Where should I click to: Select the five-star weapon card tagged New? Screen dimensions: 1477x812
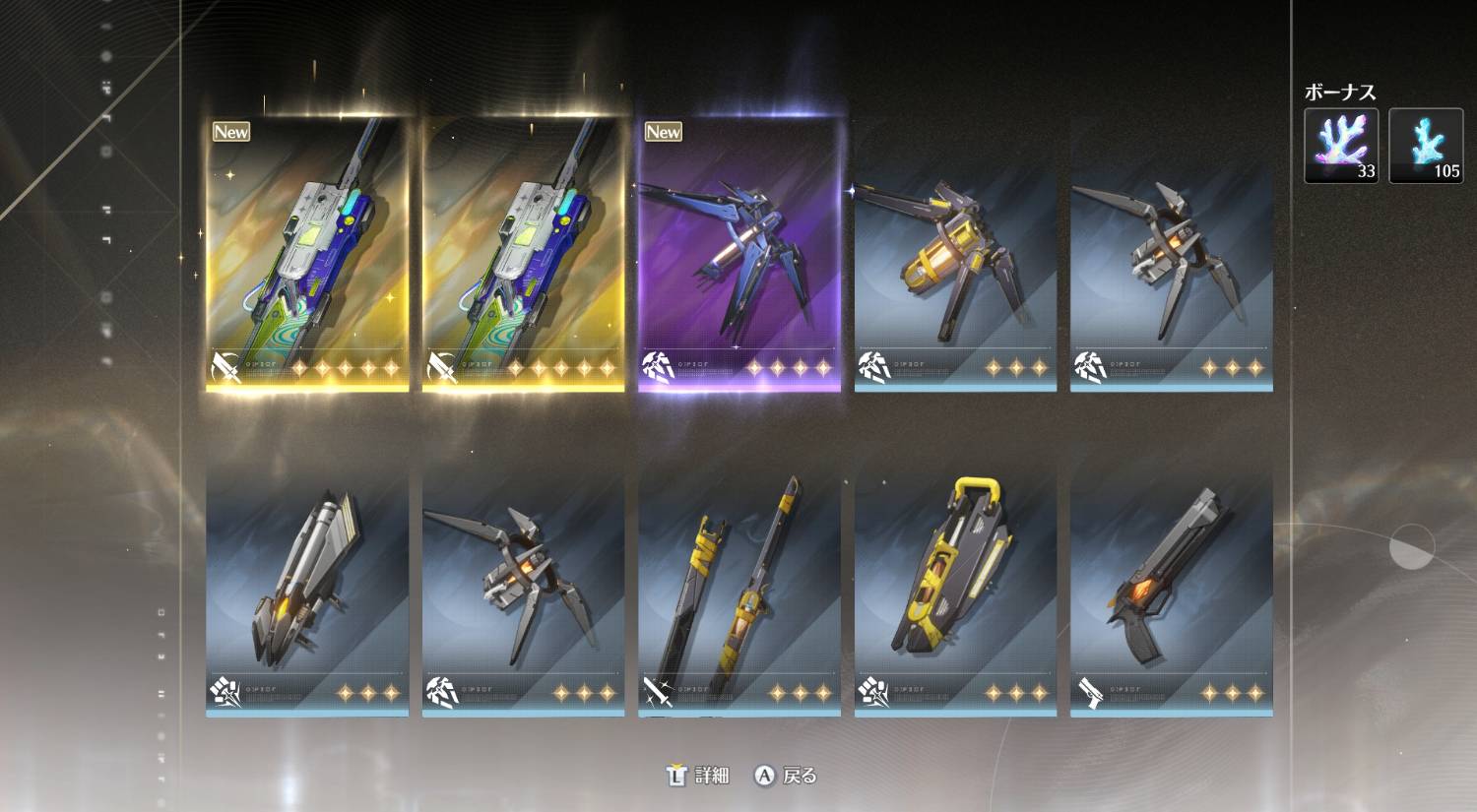(307, 256)
